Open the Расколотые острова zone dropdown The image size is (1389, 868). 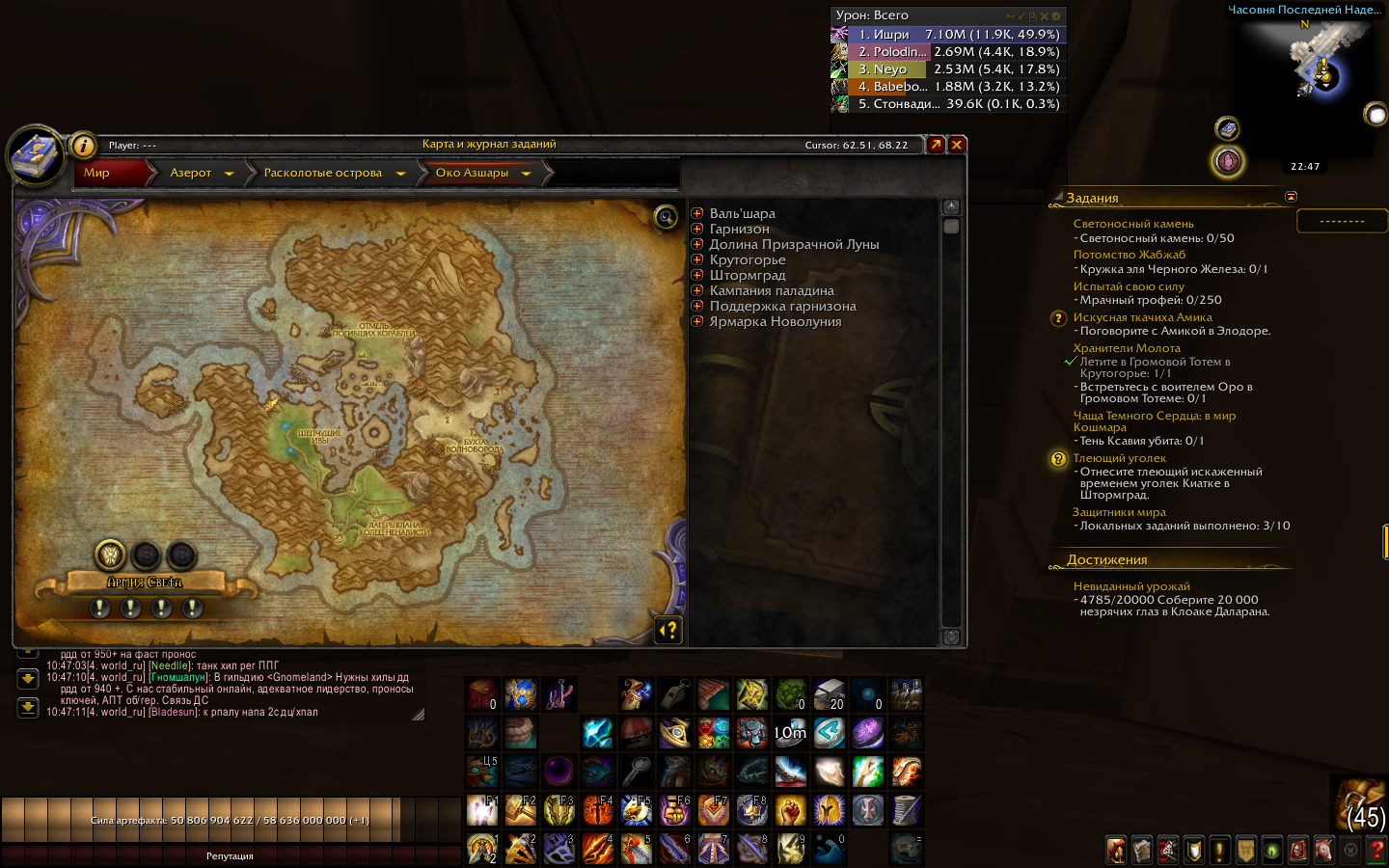(x=400, y=174)
